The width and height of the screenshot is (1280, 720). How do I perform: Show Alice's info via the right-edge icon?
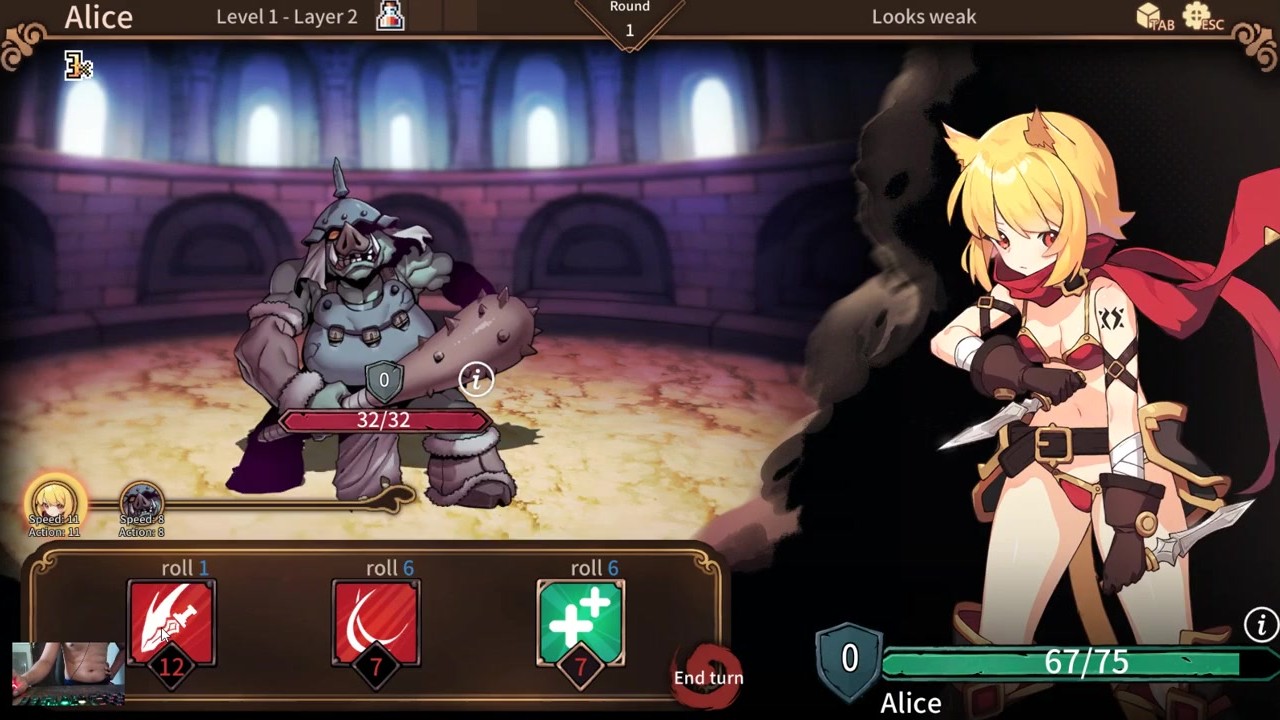click(x=1260, y=624)
